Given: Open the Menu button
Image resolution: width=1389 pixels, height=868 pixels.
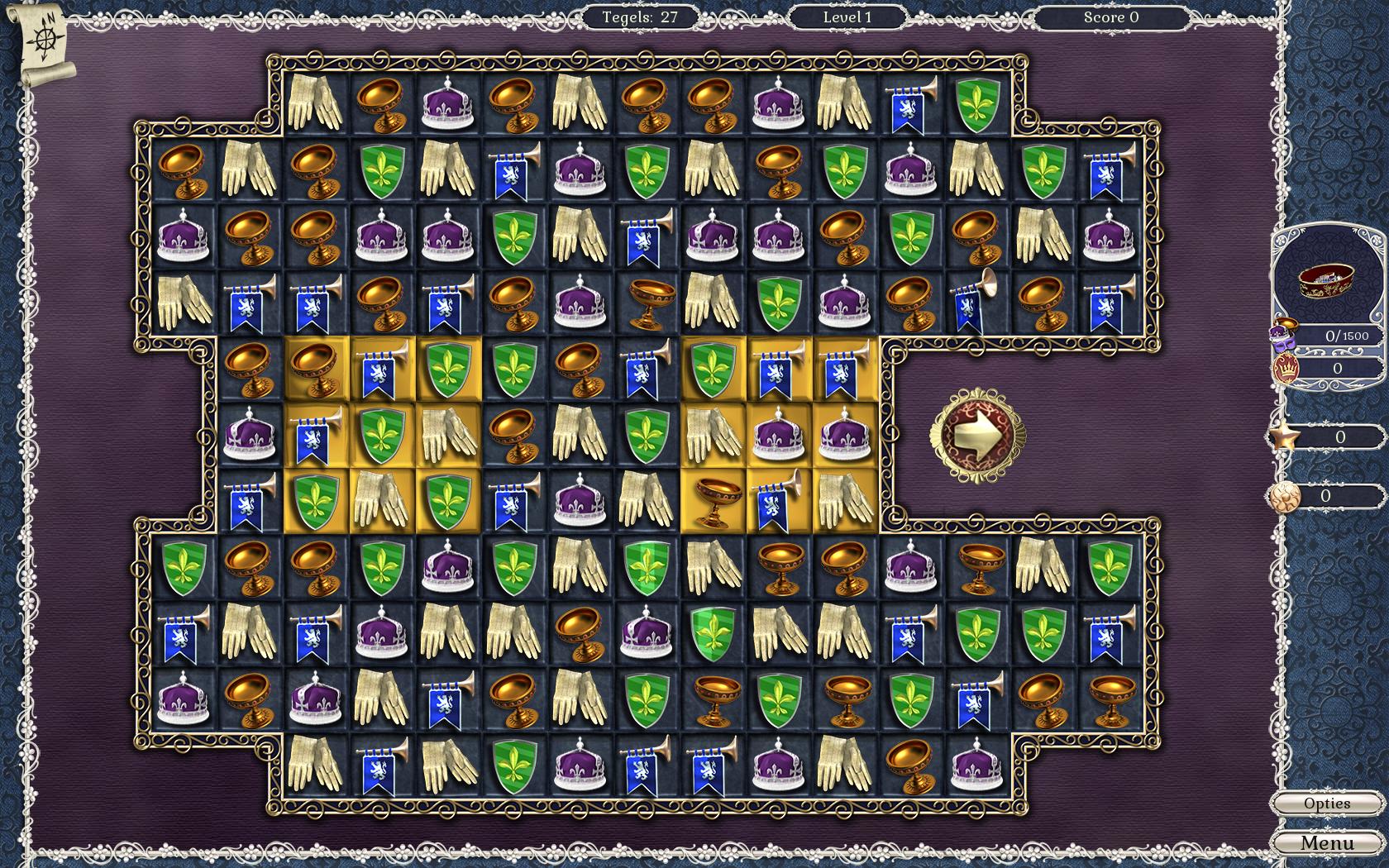Looking at the screenshot, I should pos(1326,842).
